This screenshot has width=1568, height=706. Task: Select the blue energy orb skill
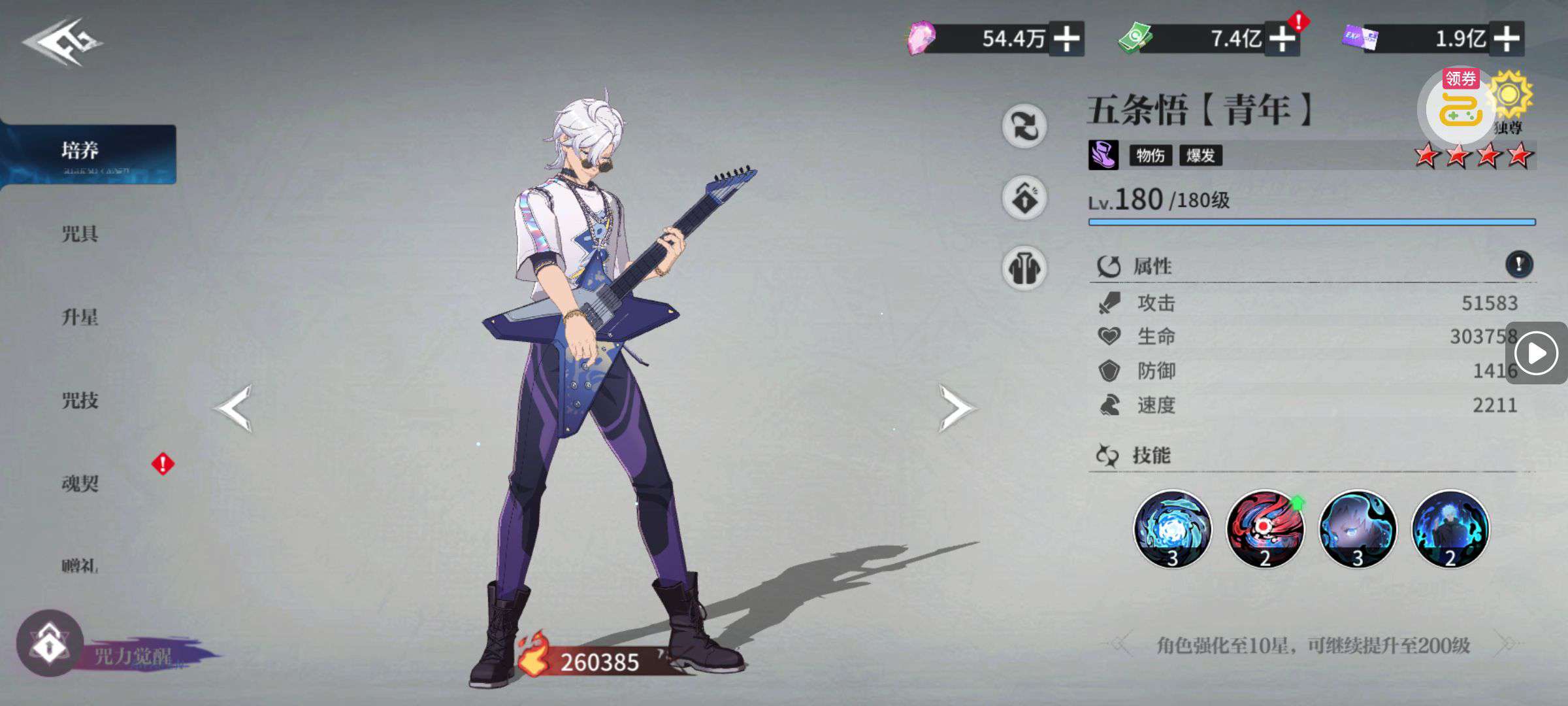pyautogui.click(x=1172, y=528)
